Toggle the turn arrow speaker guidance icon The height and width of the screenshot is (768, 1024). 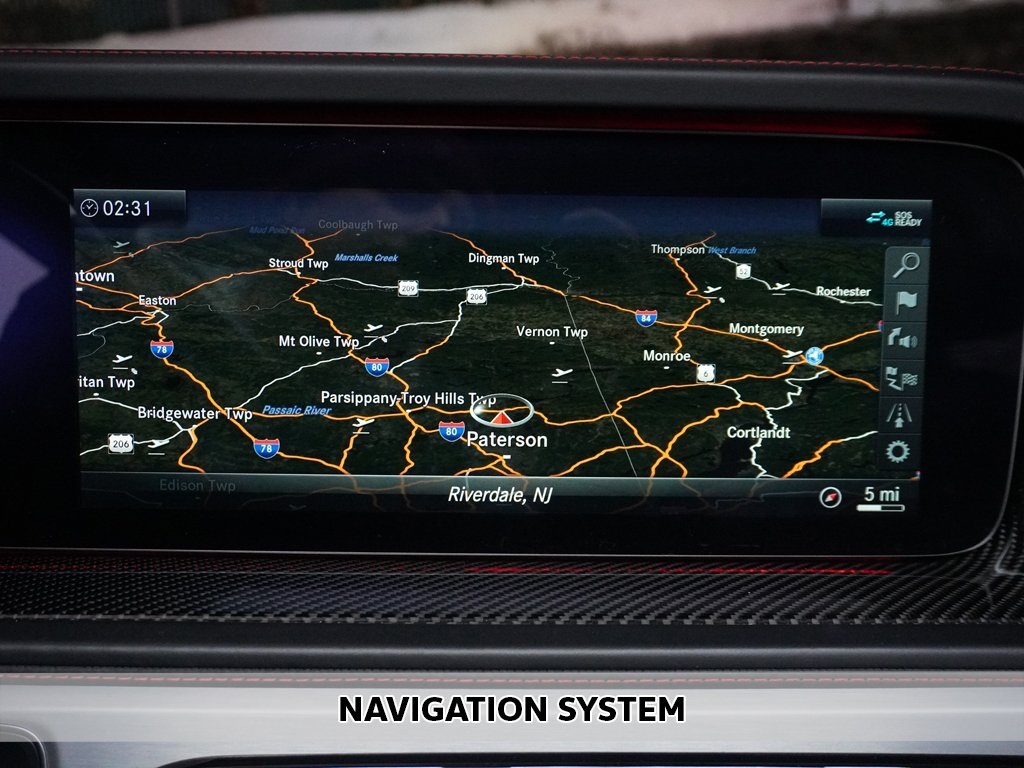point(903,340)
